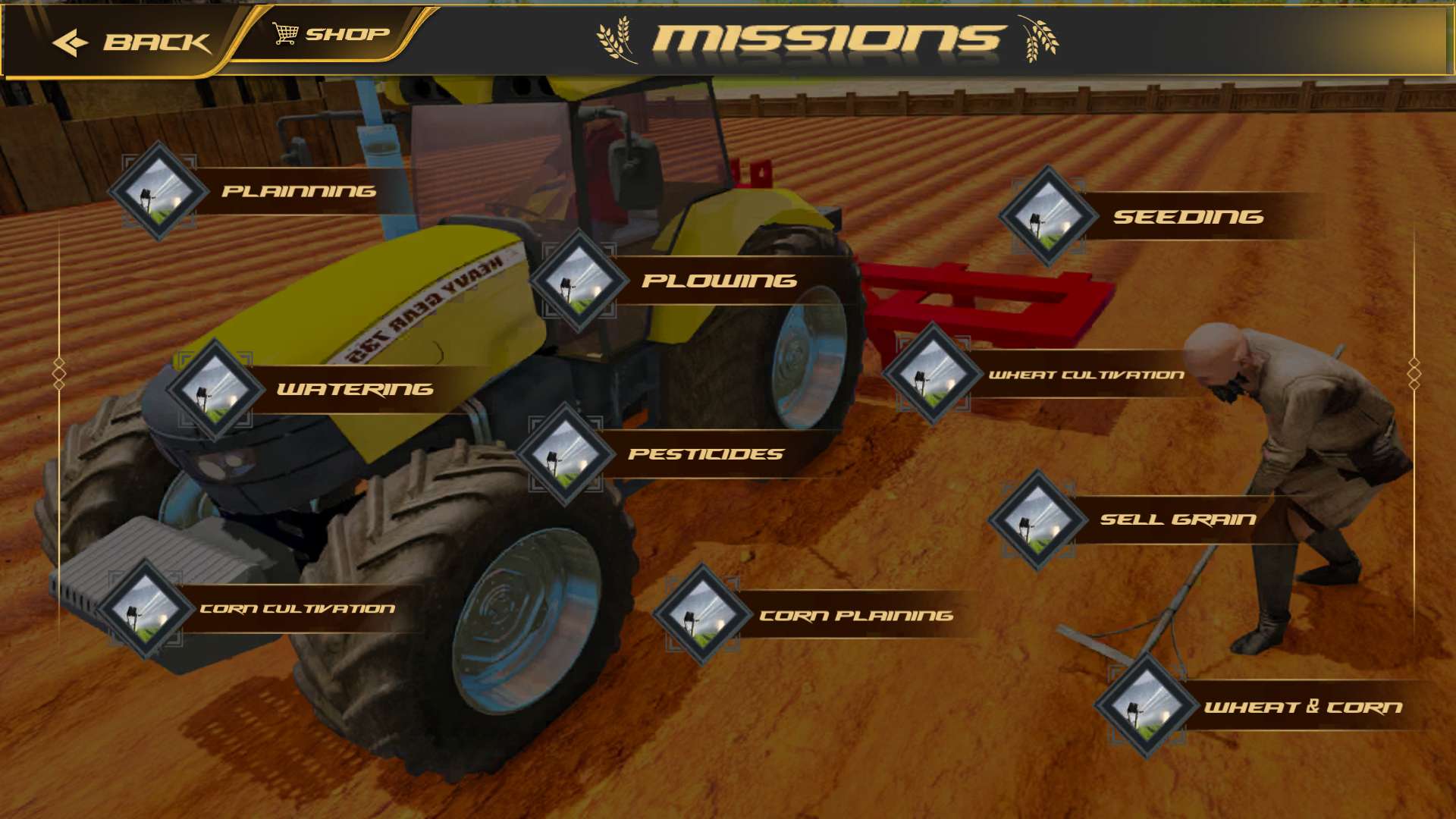Select the Wheat & Corn mission
This screenshot has width=1456, height=819.
(1302, 707)
